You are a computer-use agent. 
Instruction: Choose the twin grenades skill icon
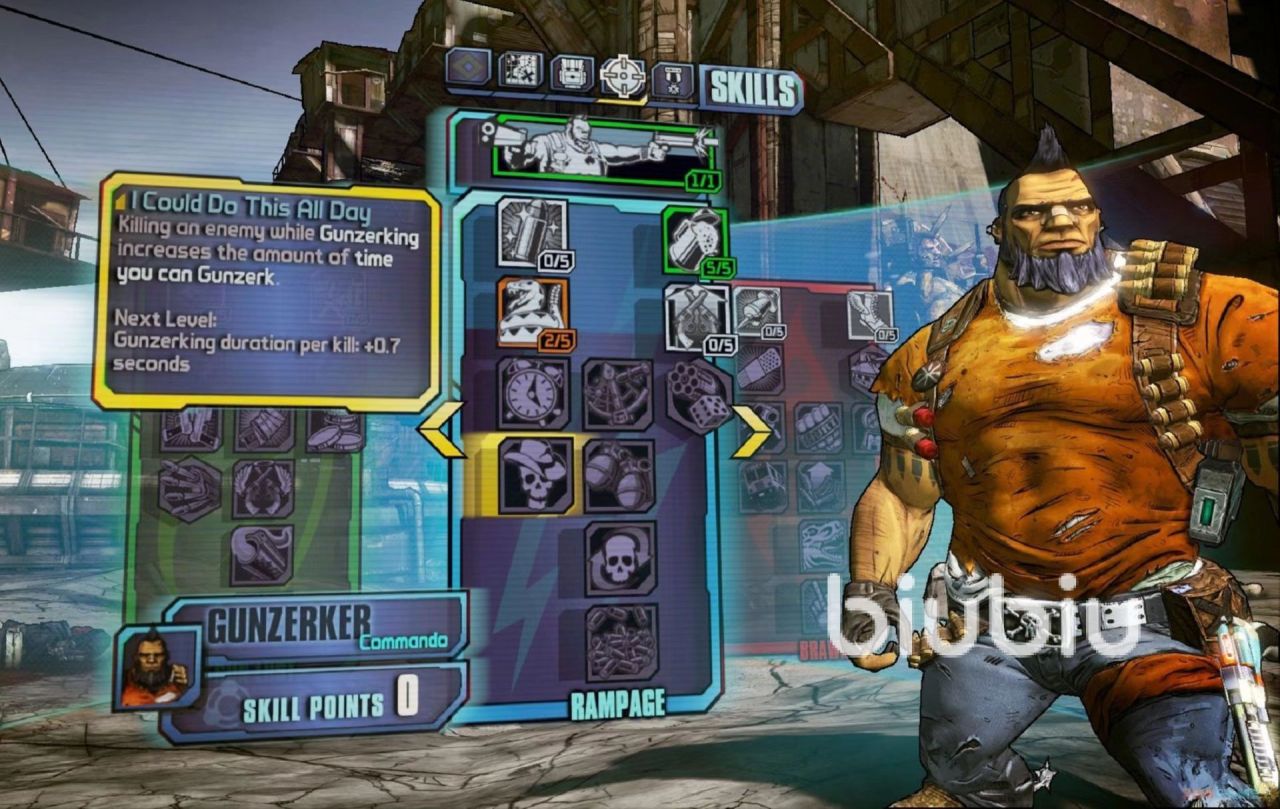619,475
